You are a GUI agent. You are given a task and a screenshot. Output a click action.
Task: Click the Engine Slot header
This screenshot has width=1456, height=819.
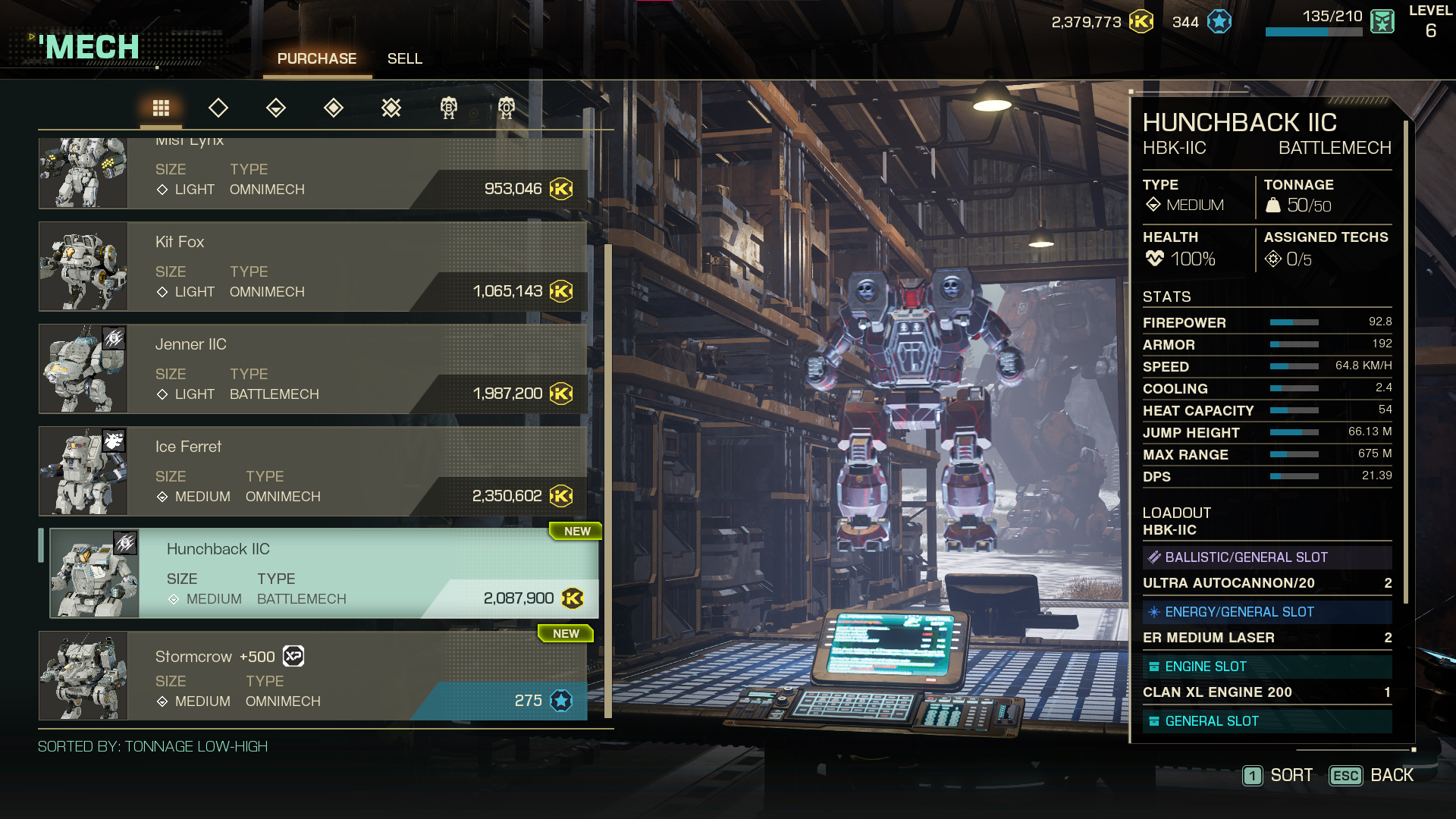click(1266, 667)
